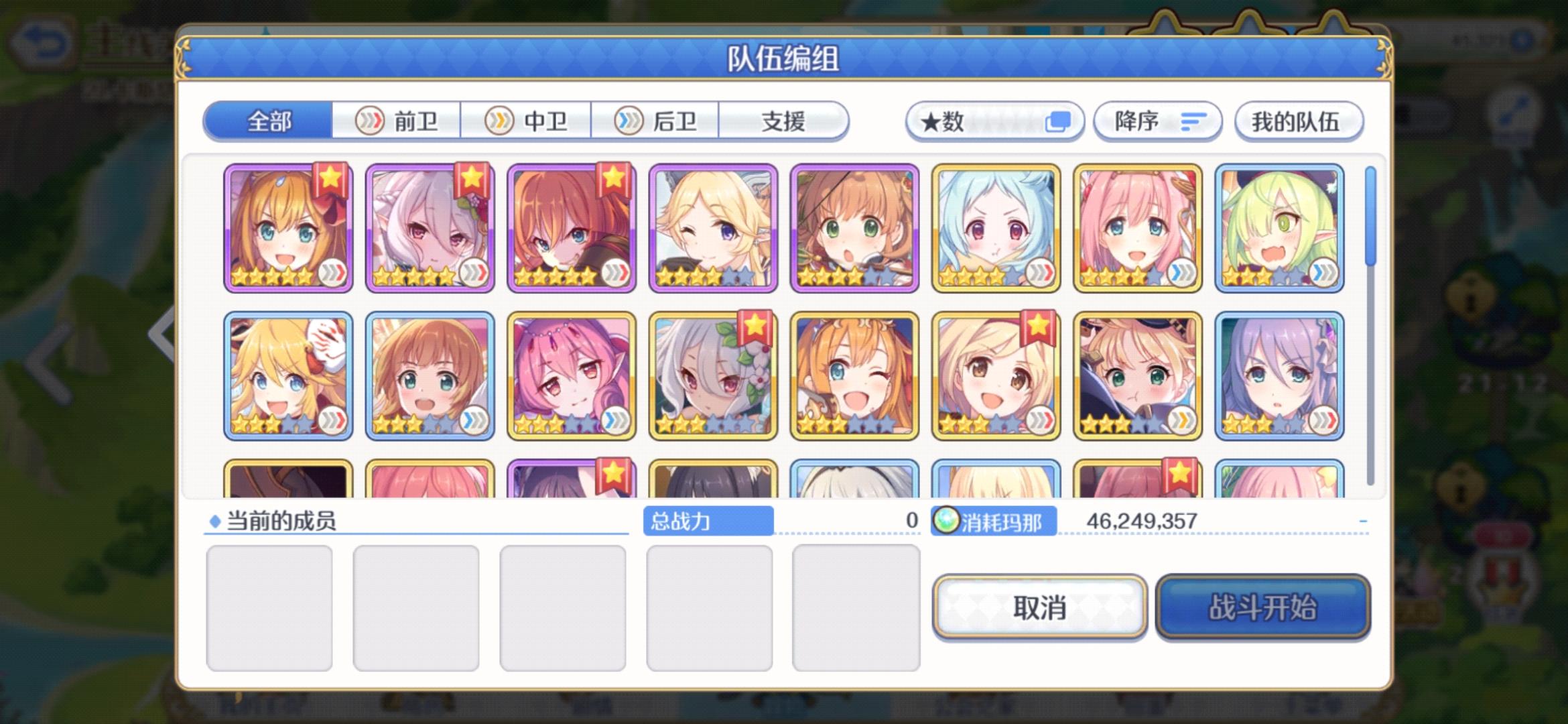Click the sort-lines icon inside the 降序 button

point(1195,121)
